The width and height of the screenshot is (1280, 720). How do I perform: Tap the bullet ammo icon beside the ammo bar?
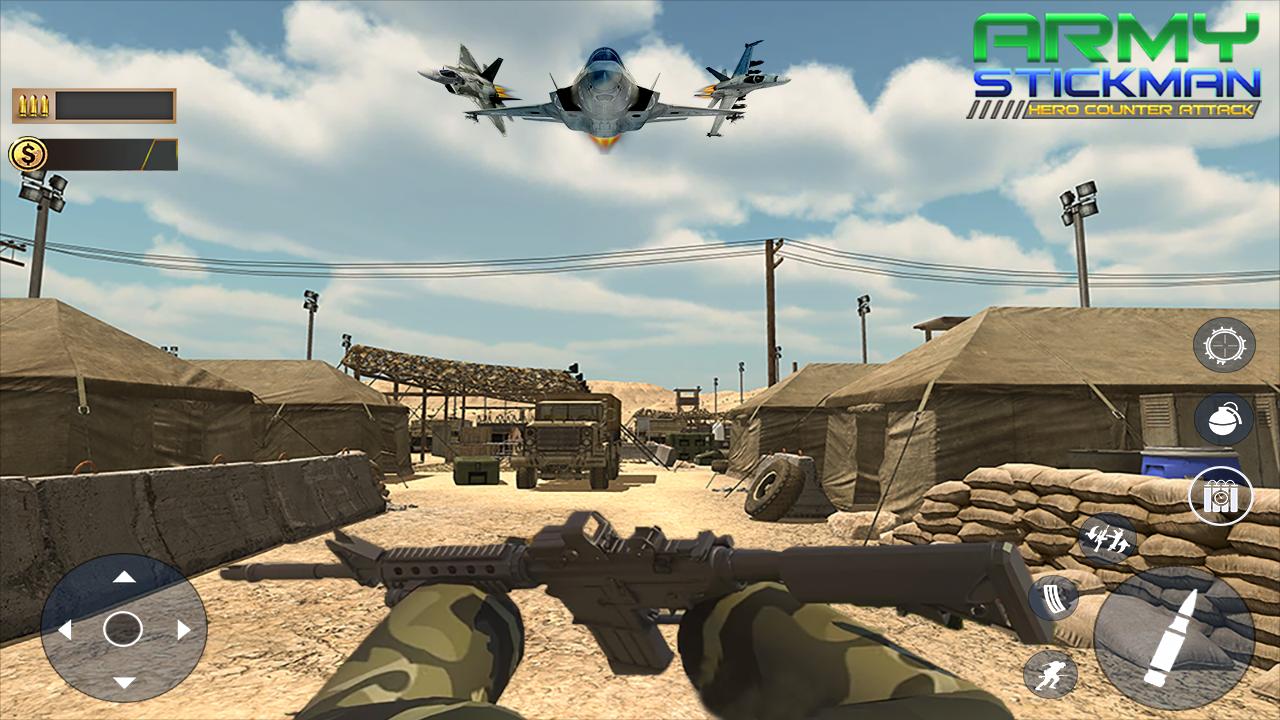point(33,104)
